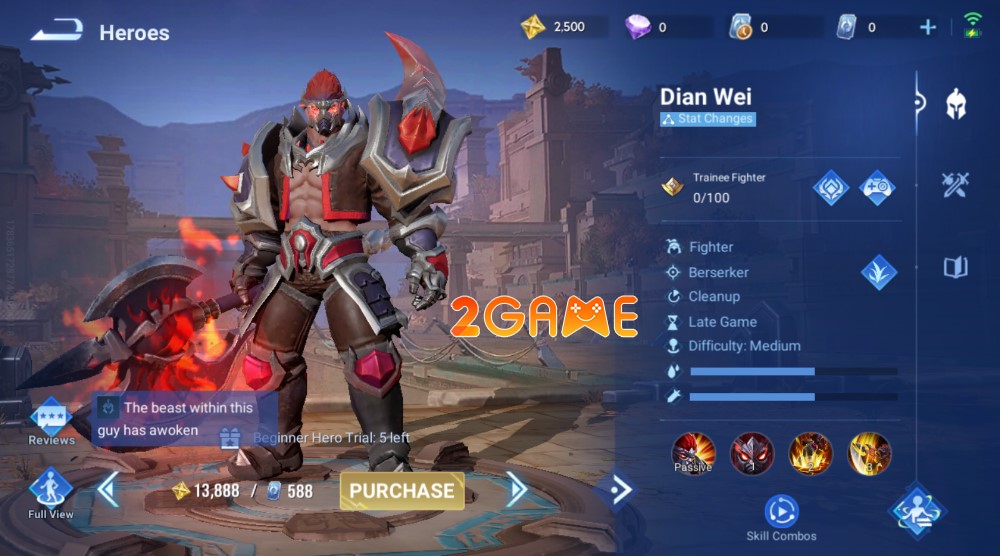Switch to the crossed swords tab
Viewport: 1000px width, 556px height.
point(956,184)
